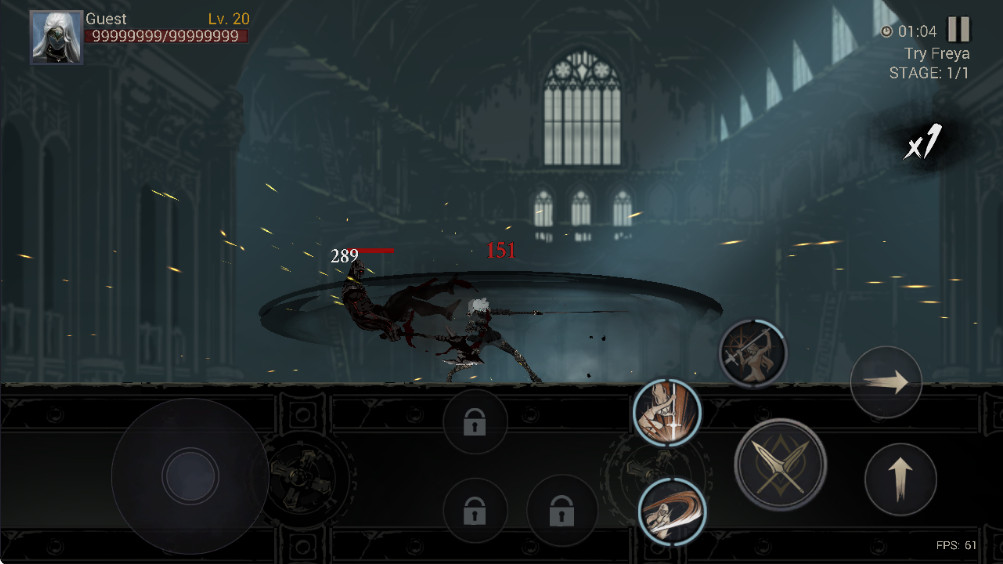This screenshot has height=564, width=1003.
Task: Activate the right-arrow dash button
Action: [886, 382]
